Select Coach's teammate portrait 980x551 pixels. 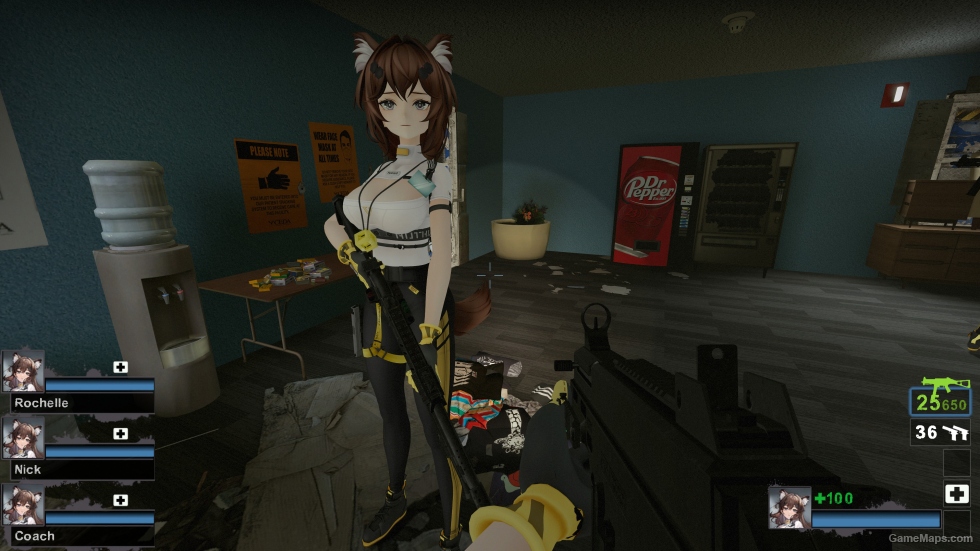(x=23, y=505)
